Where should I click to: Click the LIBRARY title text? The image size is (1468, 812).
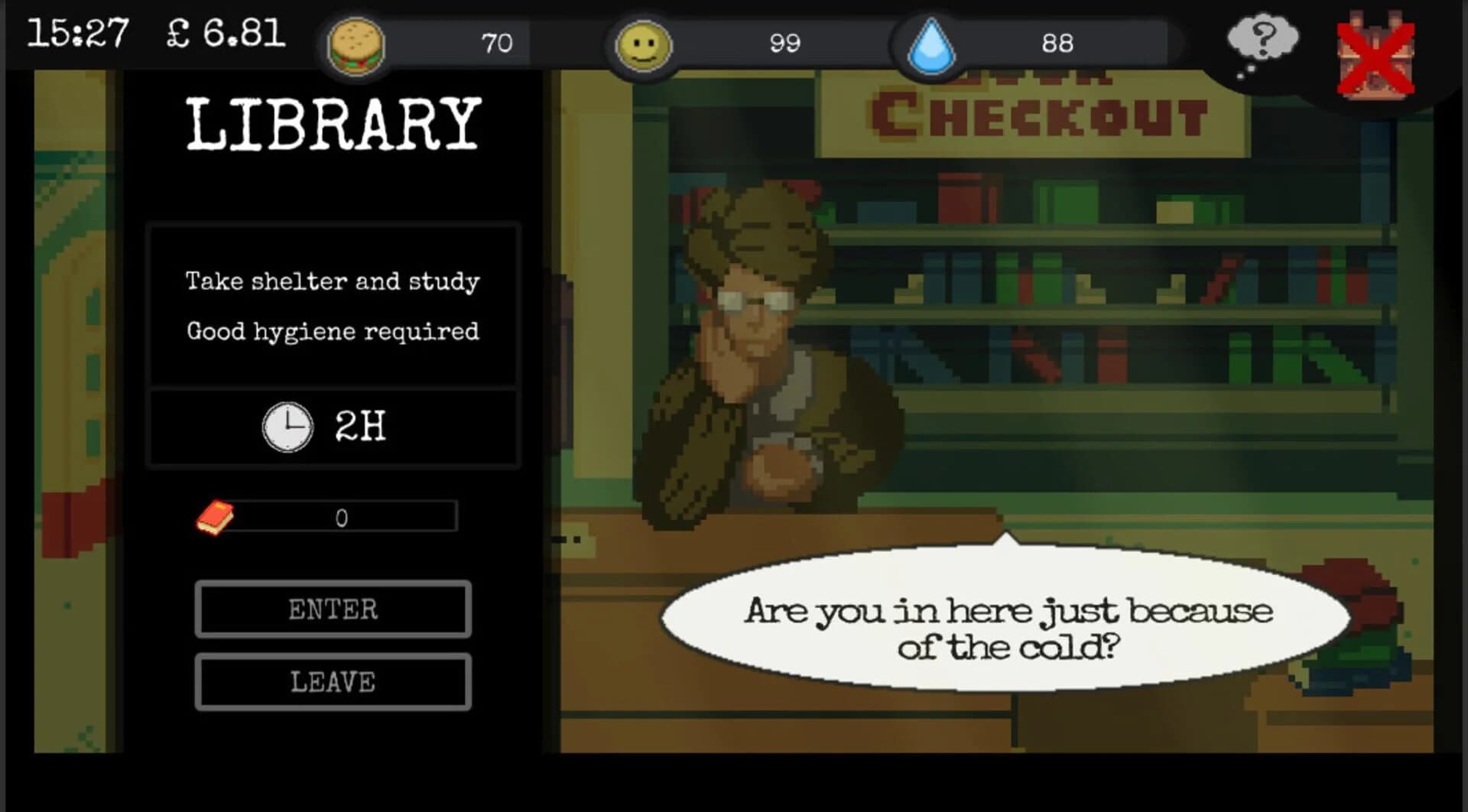click(x=330, y=122)
